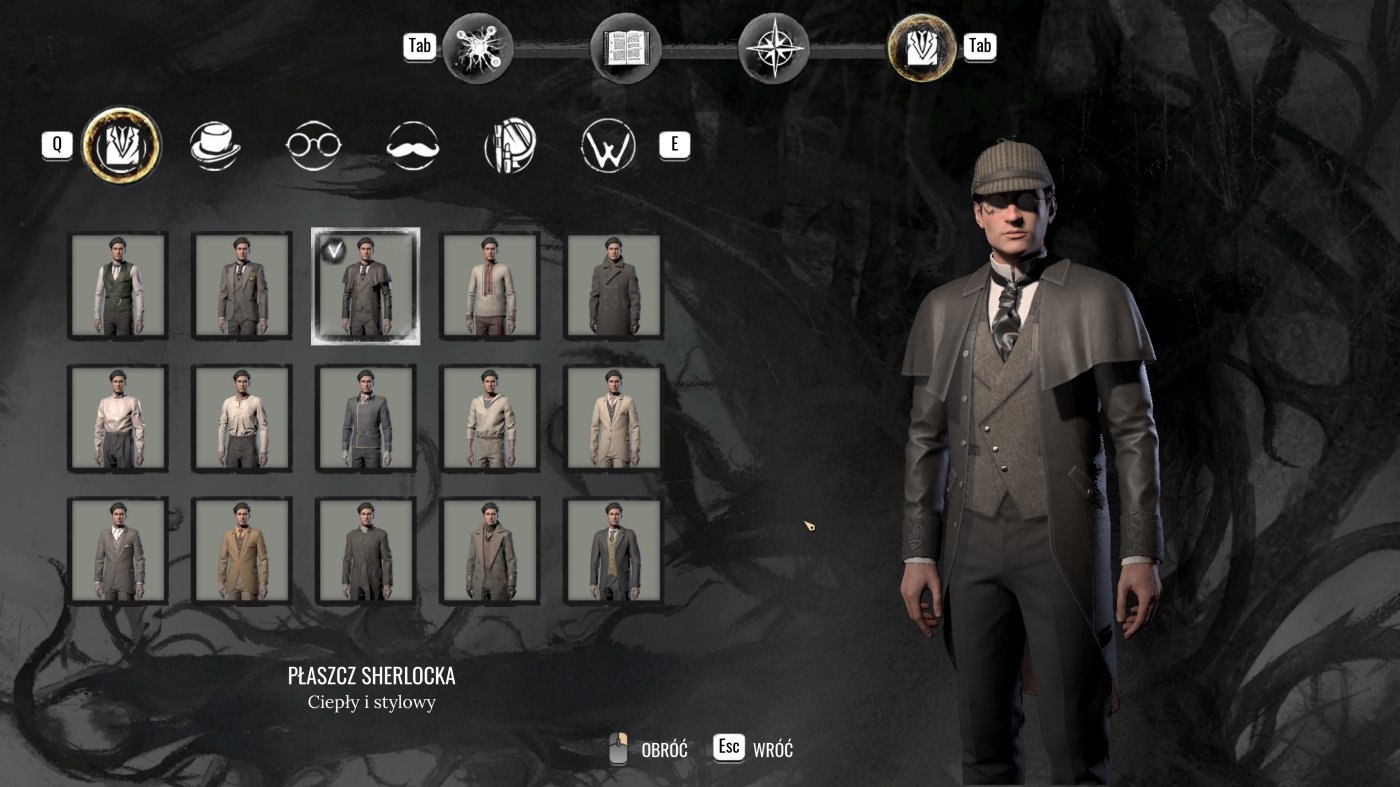Open the casebook journal tab
Viewport: 1400px width, 787px height.
[626, 47]
